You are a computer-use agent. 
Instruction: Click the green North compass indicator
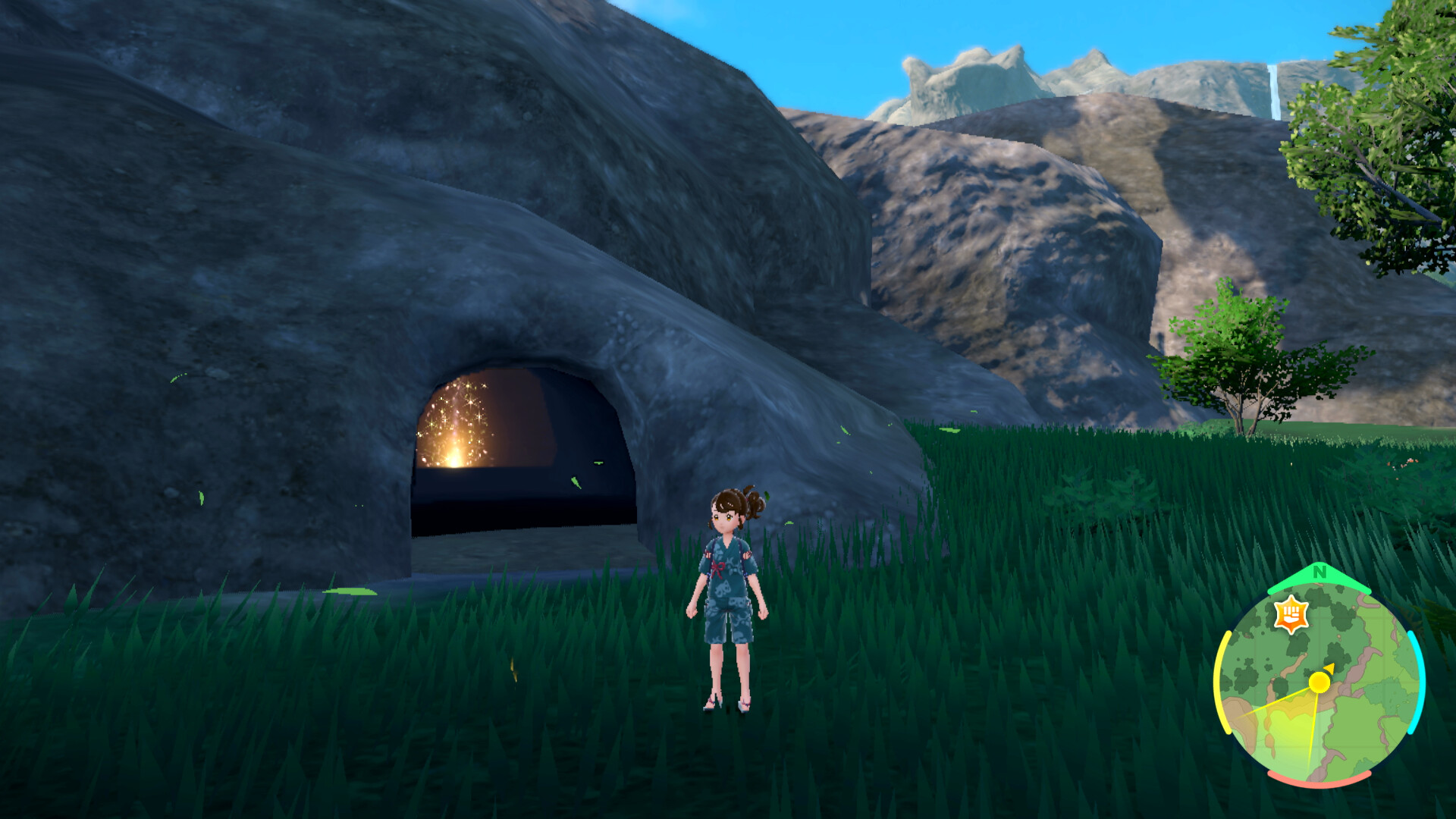(1319, 573)
